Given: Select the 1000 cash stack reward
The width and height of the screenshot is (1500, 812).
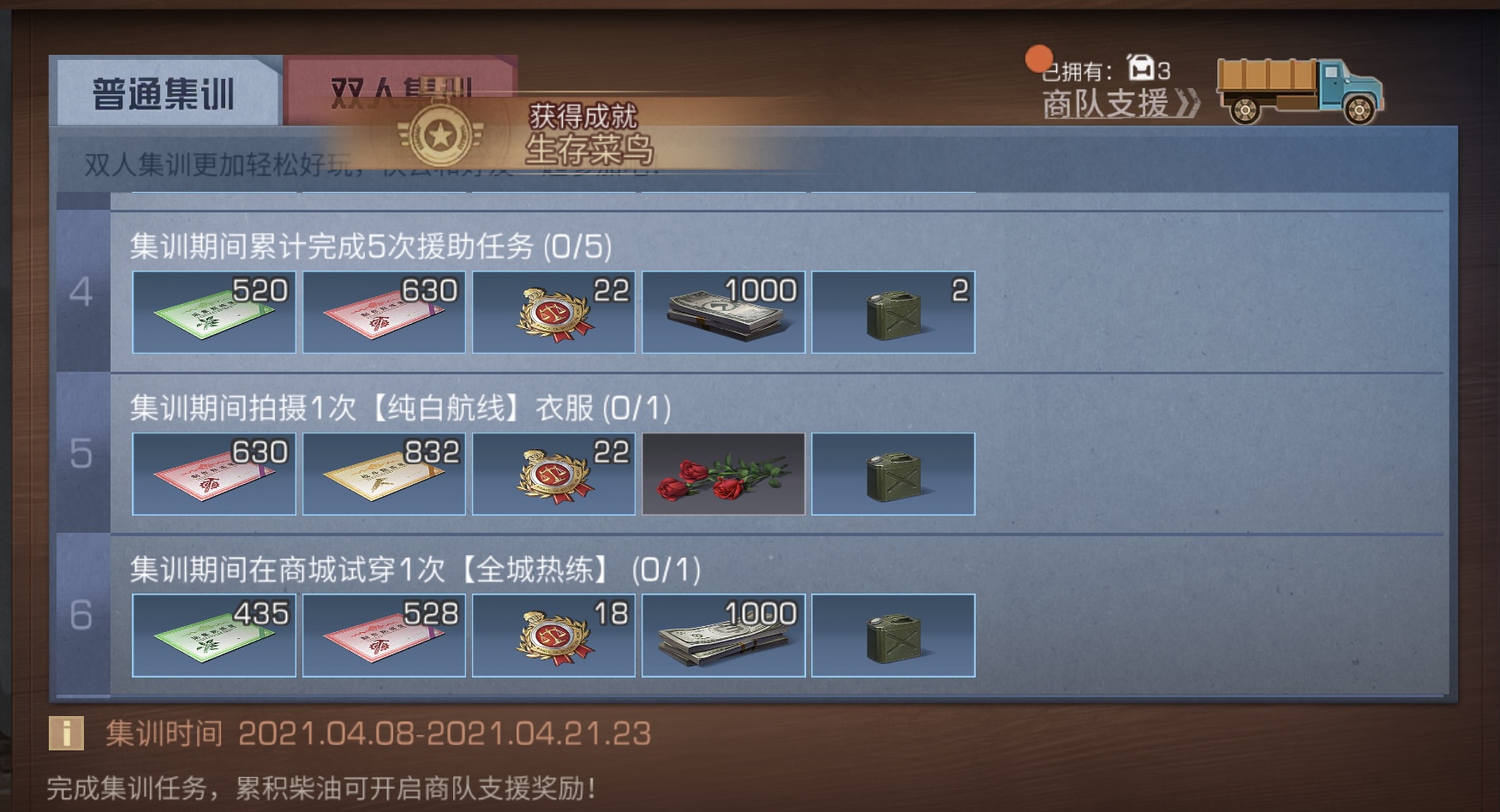Looking at the screenshot, I should pos(722,312).
